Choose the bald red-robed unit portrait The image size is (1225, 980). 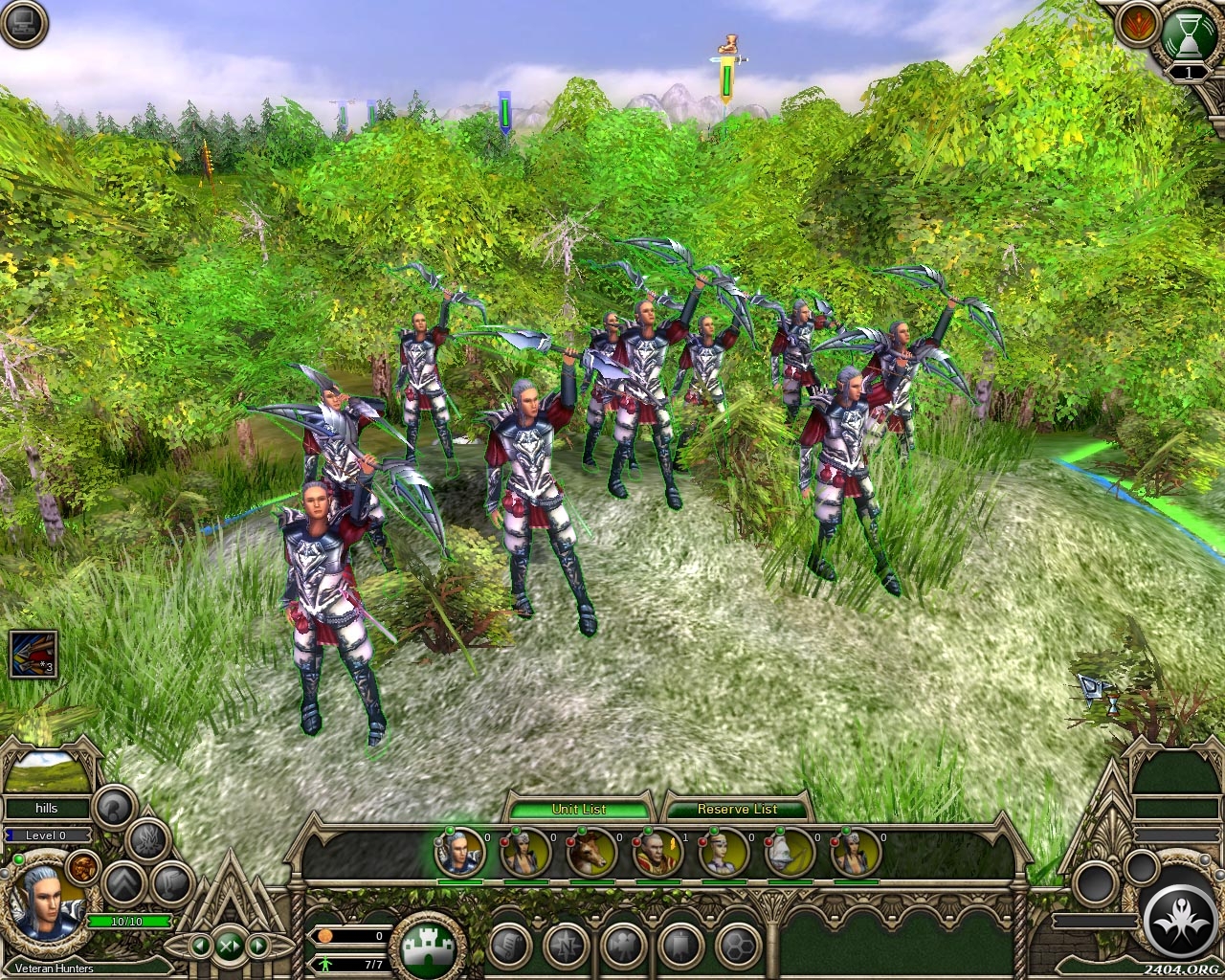point(657,851)
